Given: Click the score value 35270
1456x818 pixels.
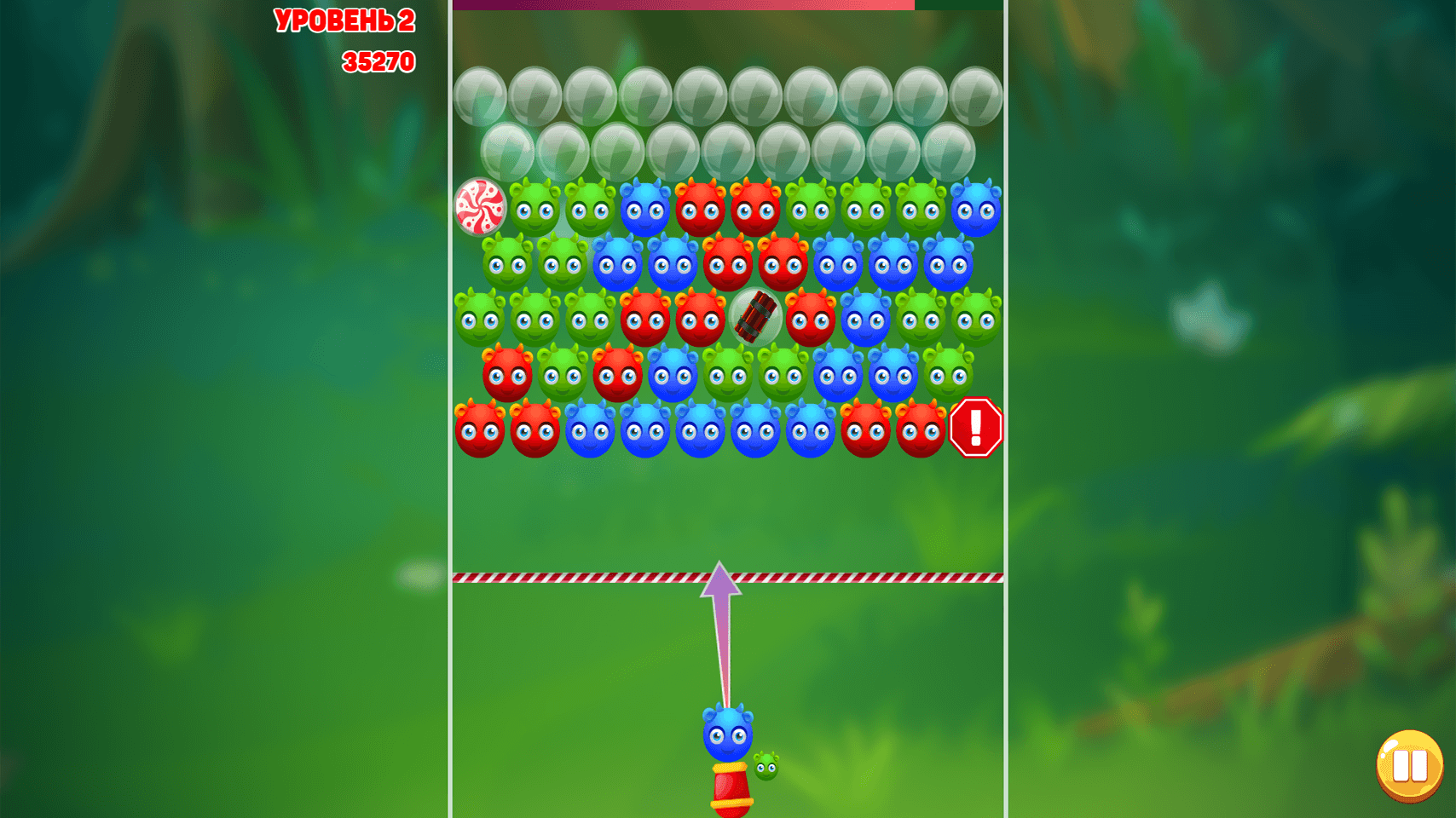Looking at the screenshot, I should (x=378, y=60).
